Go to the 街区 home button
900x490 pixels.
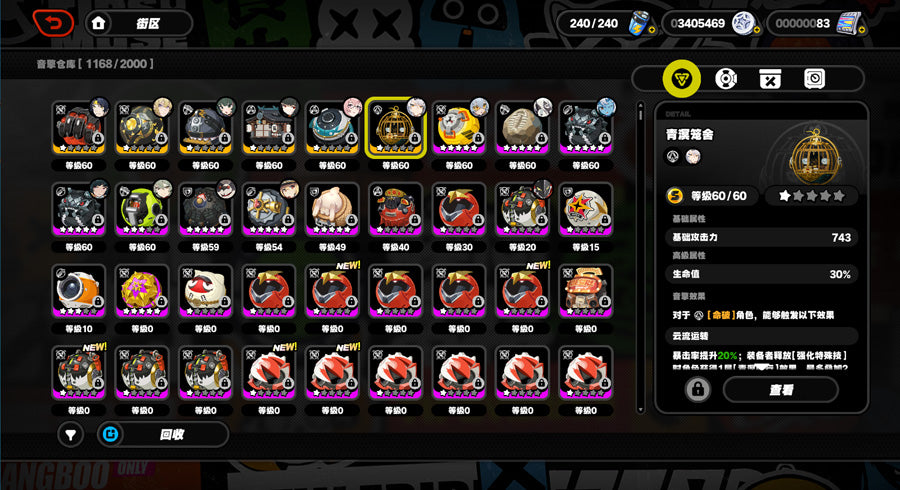point(138,23)
